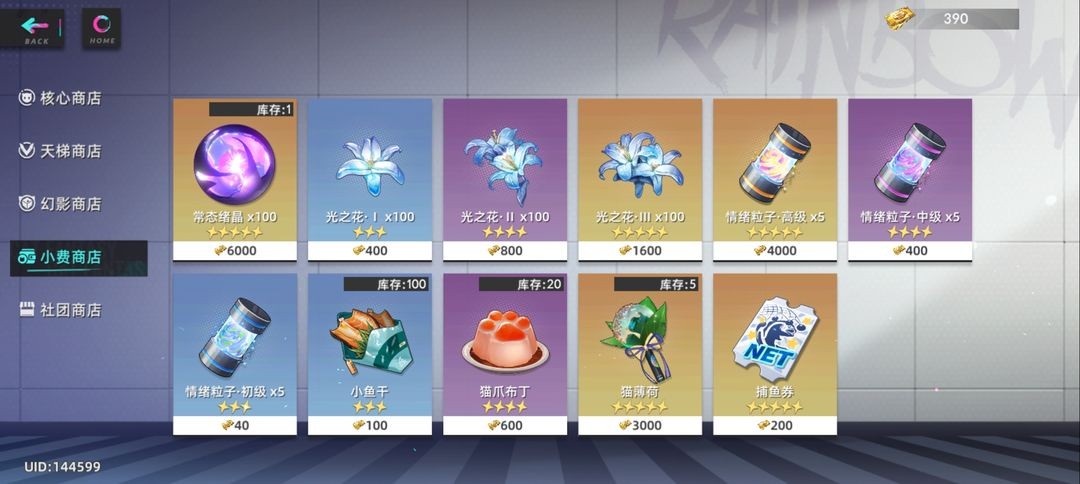Go back using the BACK arrow button
This screenshot has width=1080, height=484.
pyautogui.click(x=36, y=27)
